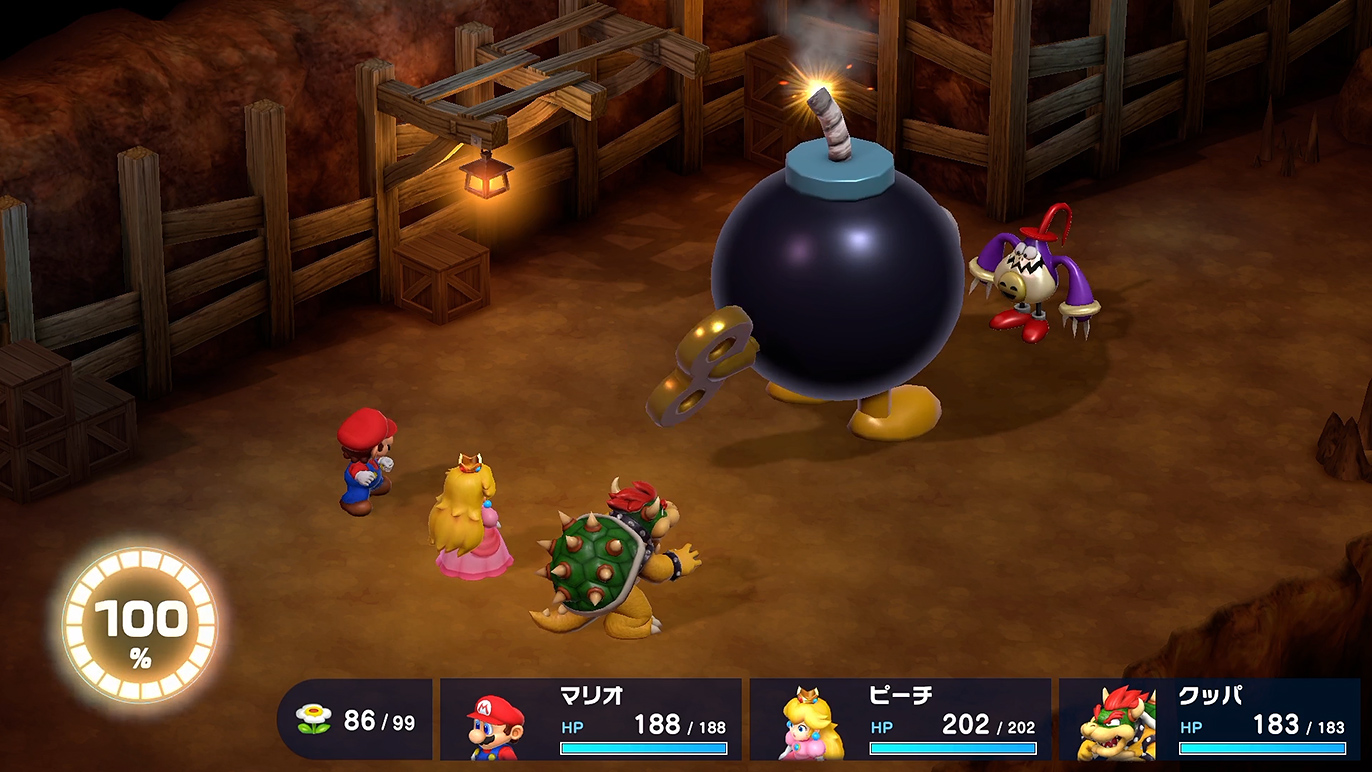Activate the 100% action gauge
Screen dimensions: 1372x772
pyautogui.click(x=140, y=626)
